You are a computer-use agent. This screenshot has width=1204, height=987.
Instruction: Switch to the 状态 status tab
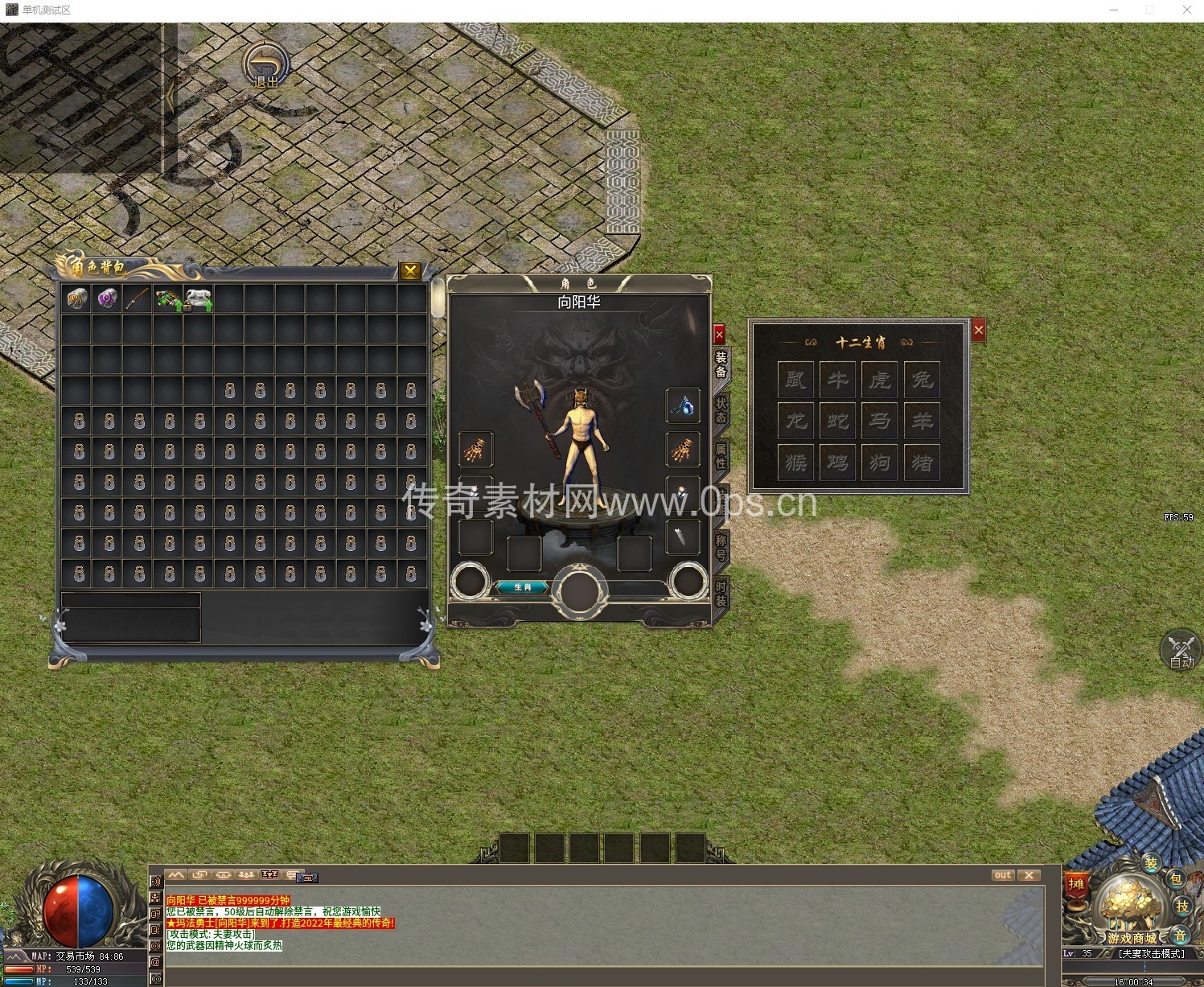tap(721, 409)
